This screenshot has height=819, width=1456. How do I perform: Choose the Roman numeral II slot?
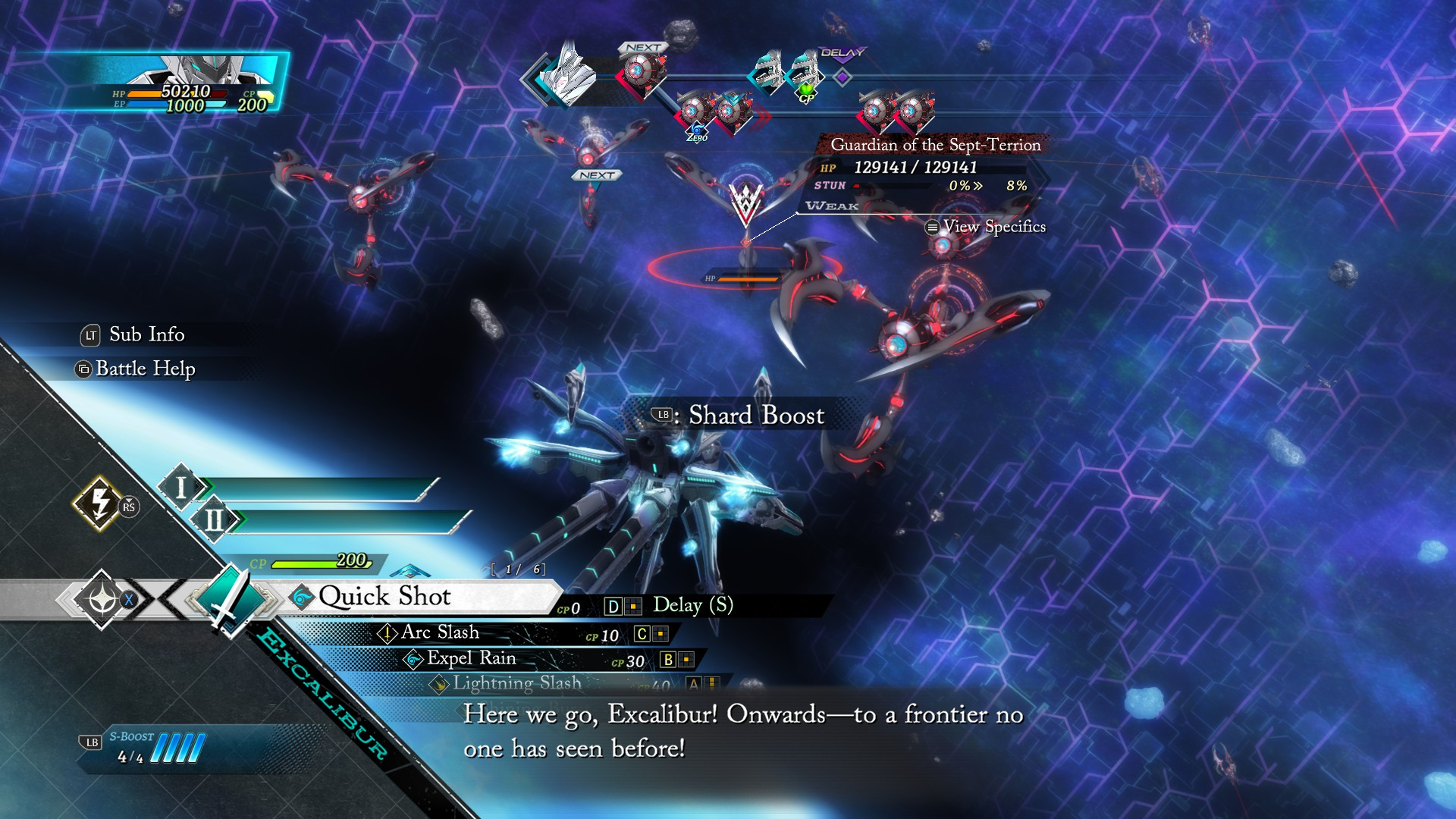[214, 520]
